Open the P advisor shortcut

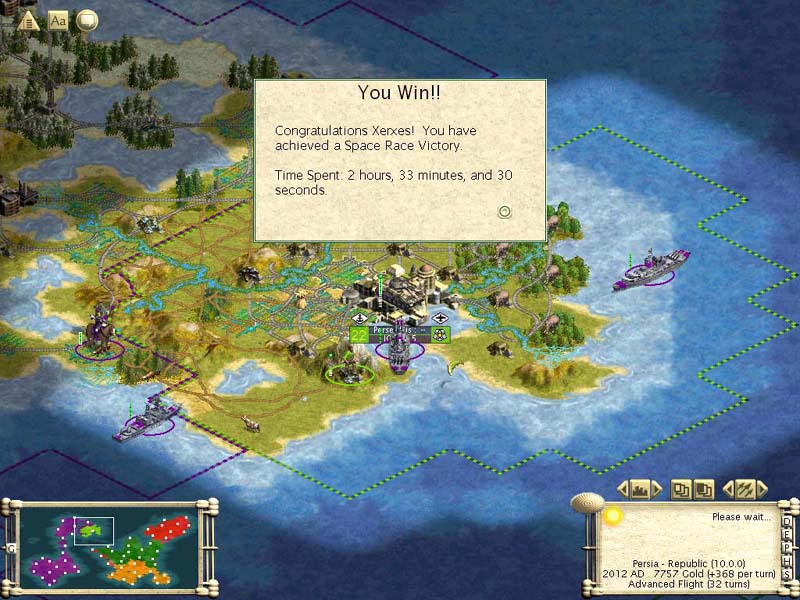tap(787, 548)
